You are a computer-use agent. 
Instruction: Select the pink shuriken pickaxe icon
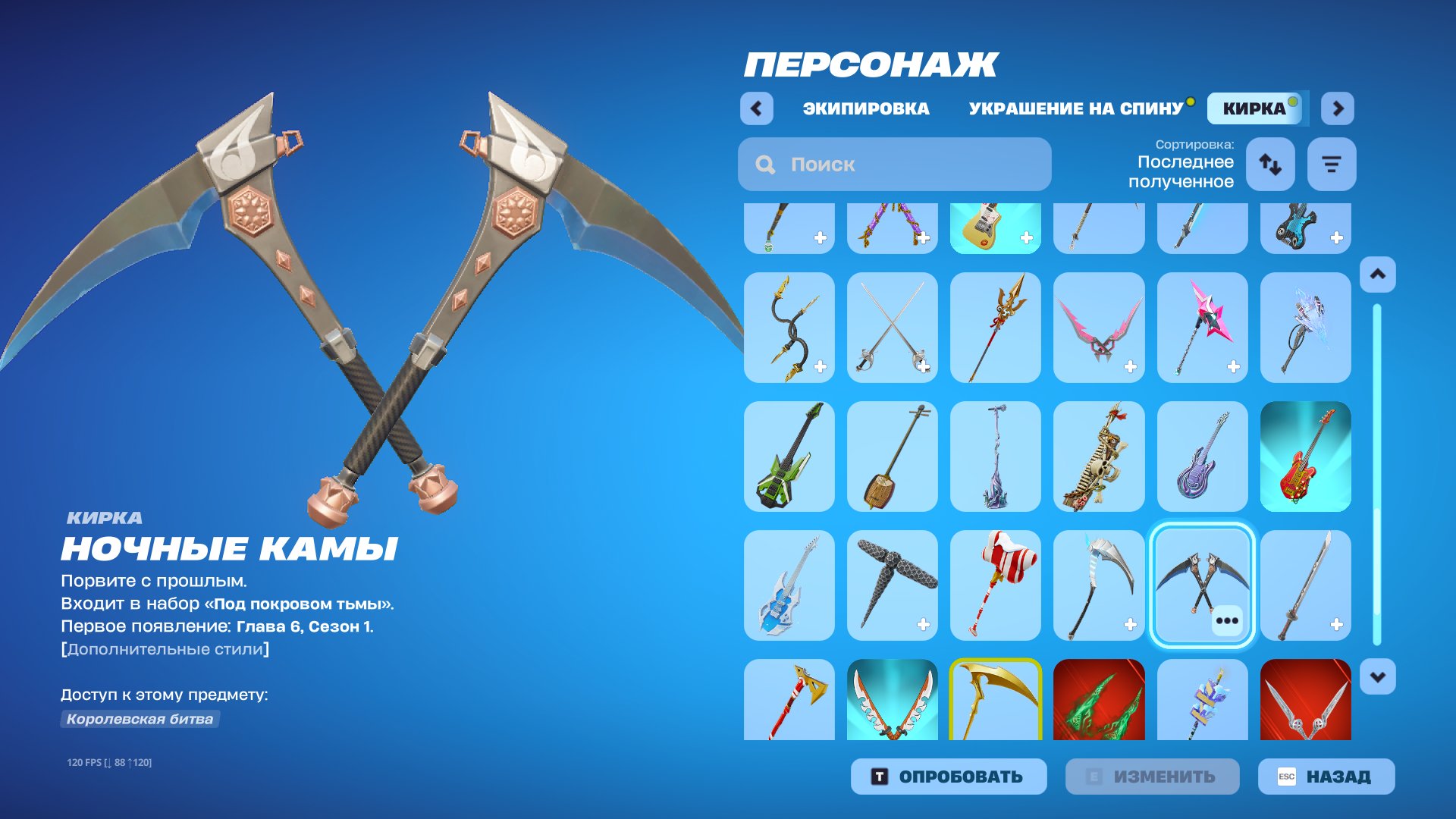point(1201,326)
